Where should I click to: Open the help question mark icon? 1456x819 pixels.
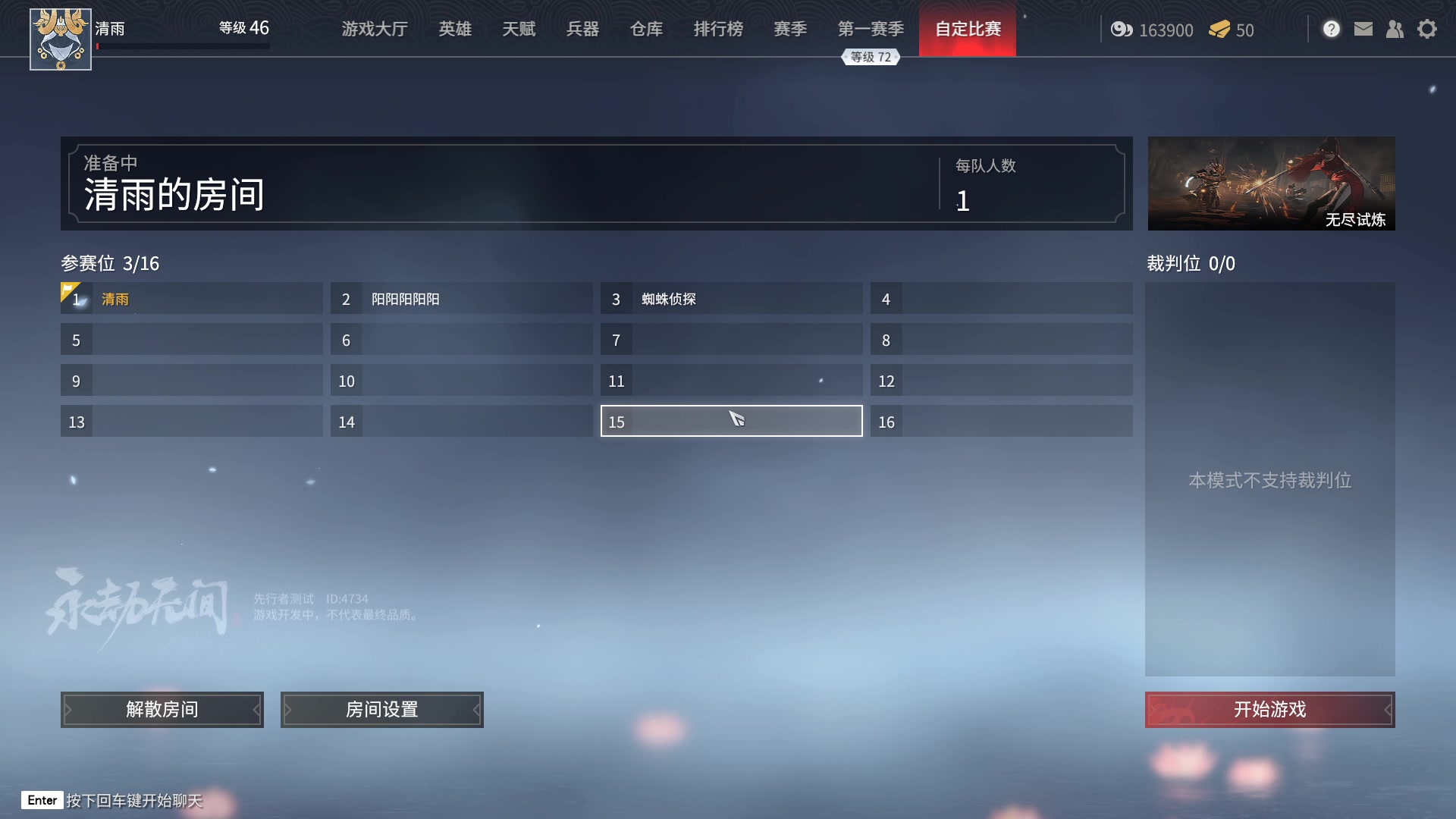1331,29
